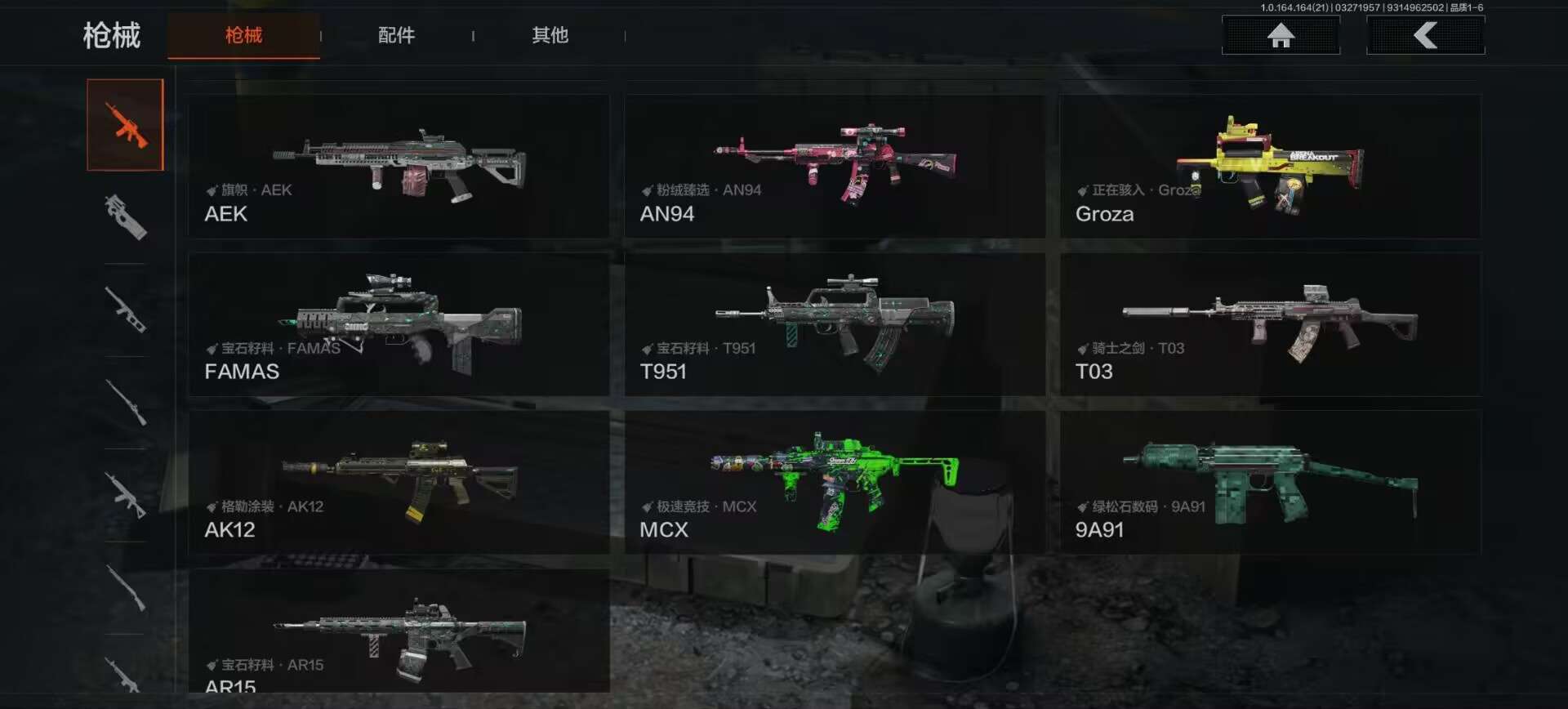Screen dimensions: 1568x709
Task: Pick the AR15 weapon card
Action: (x=399, y=631)
